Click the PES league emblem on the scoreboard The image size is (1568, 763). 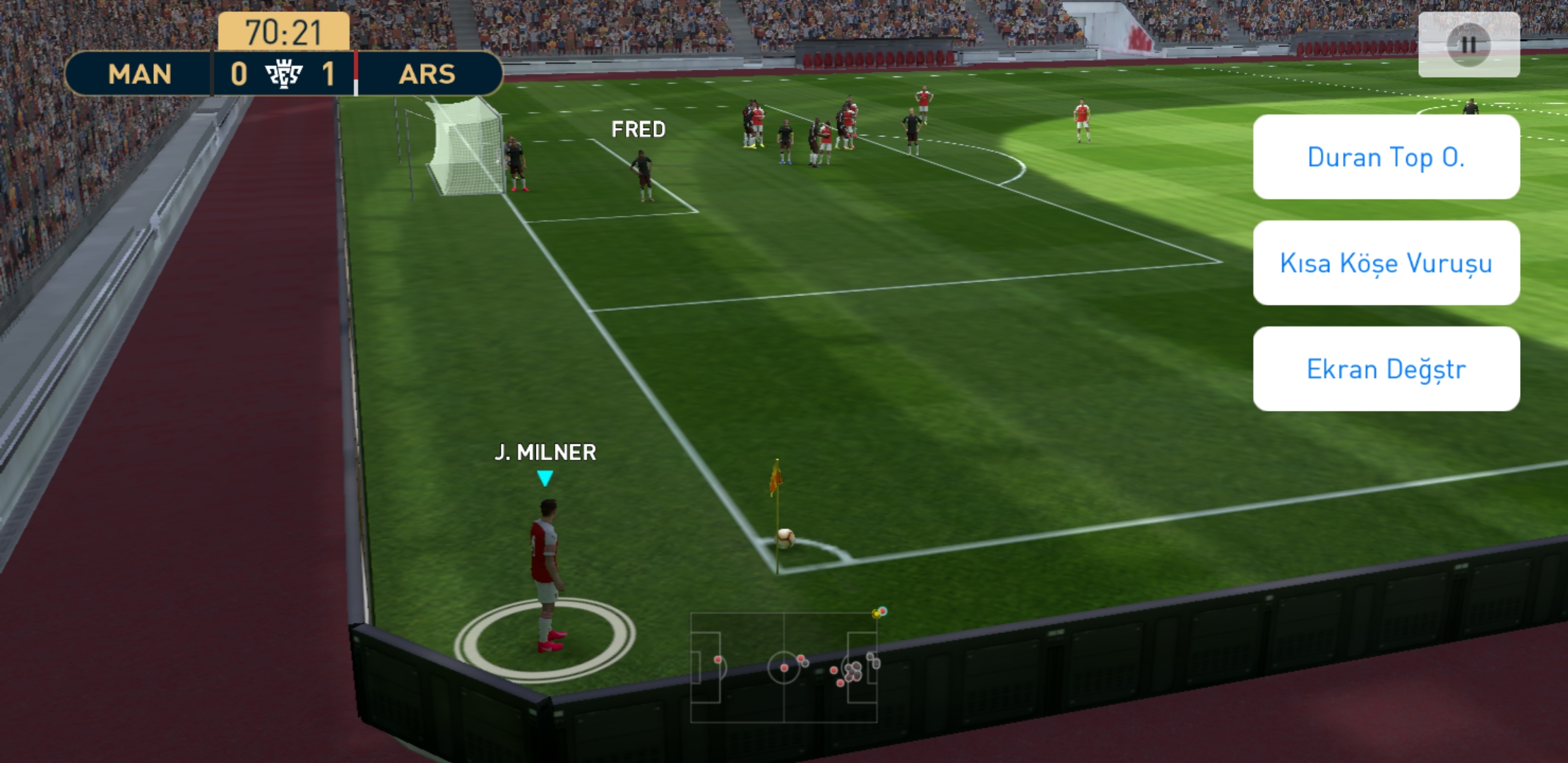(283, 74)
